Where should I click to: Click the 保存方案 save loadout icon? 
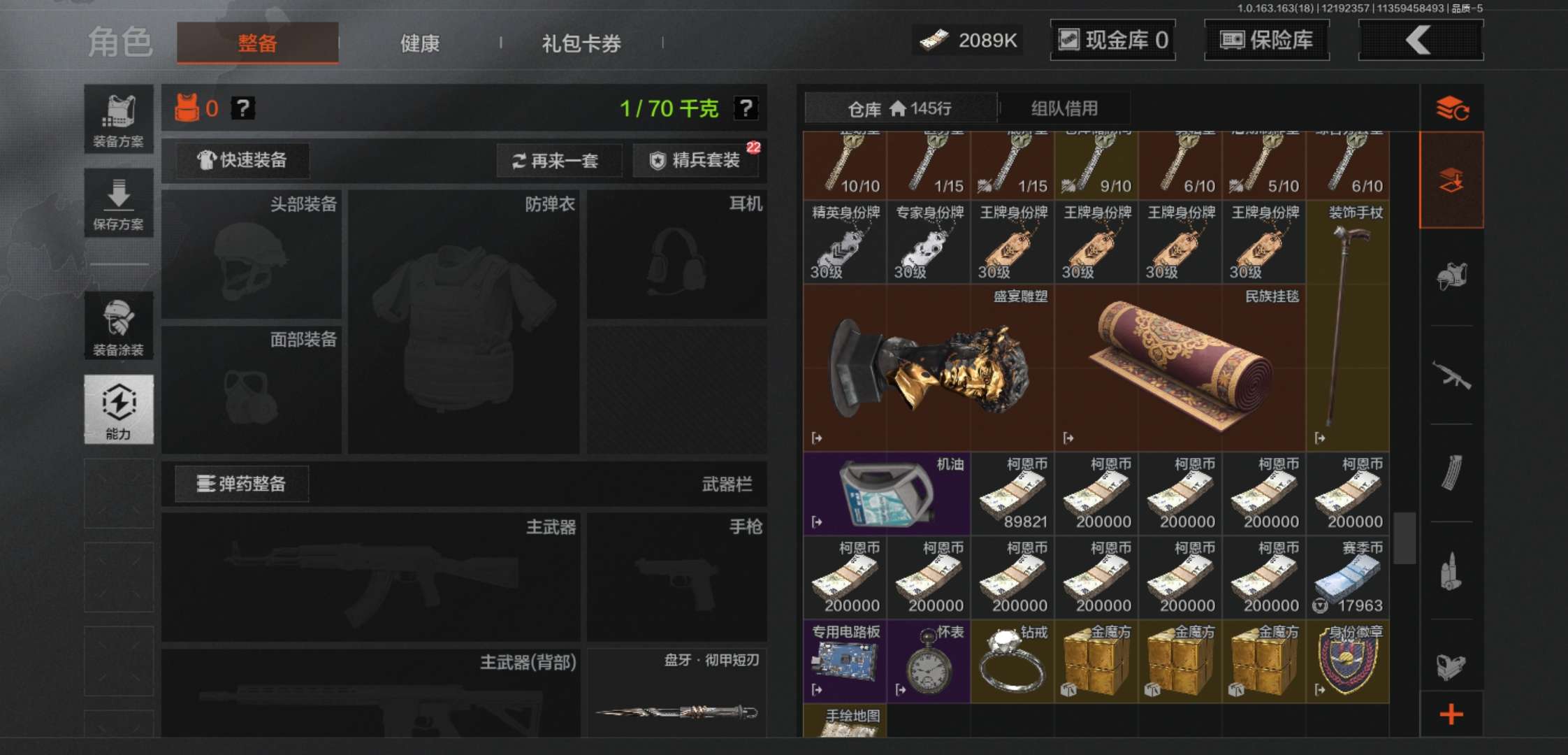[x=118, y=203]
